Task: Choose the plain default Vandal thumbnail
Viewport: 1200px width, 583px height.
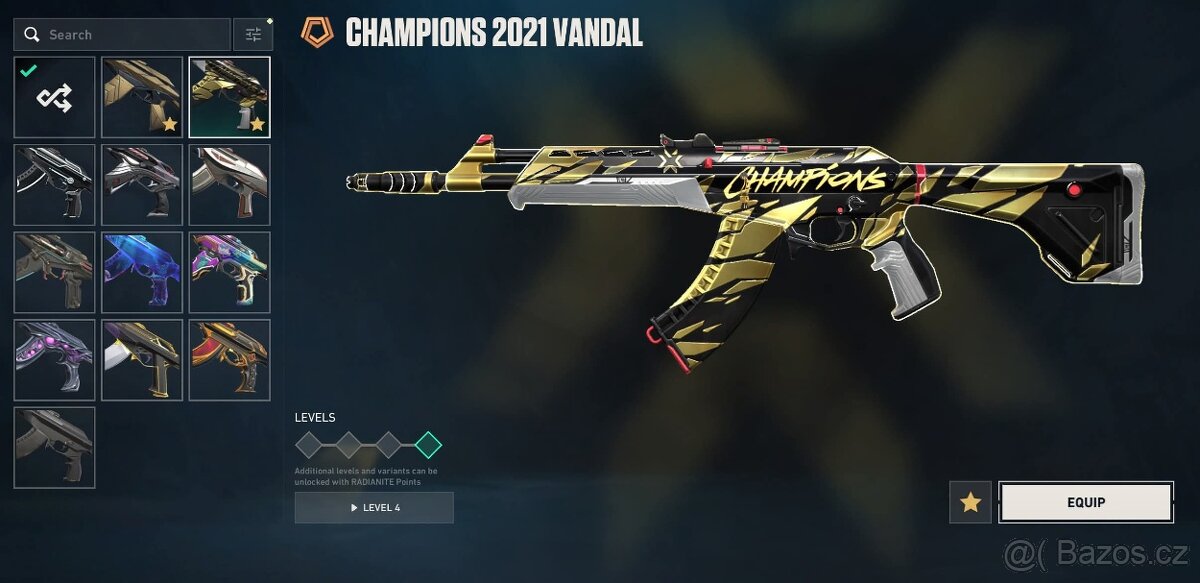Action: (x=55, y=447)
